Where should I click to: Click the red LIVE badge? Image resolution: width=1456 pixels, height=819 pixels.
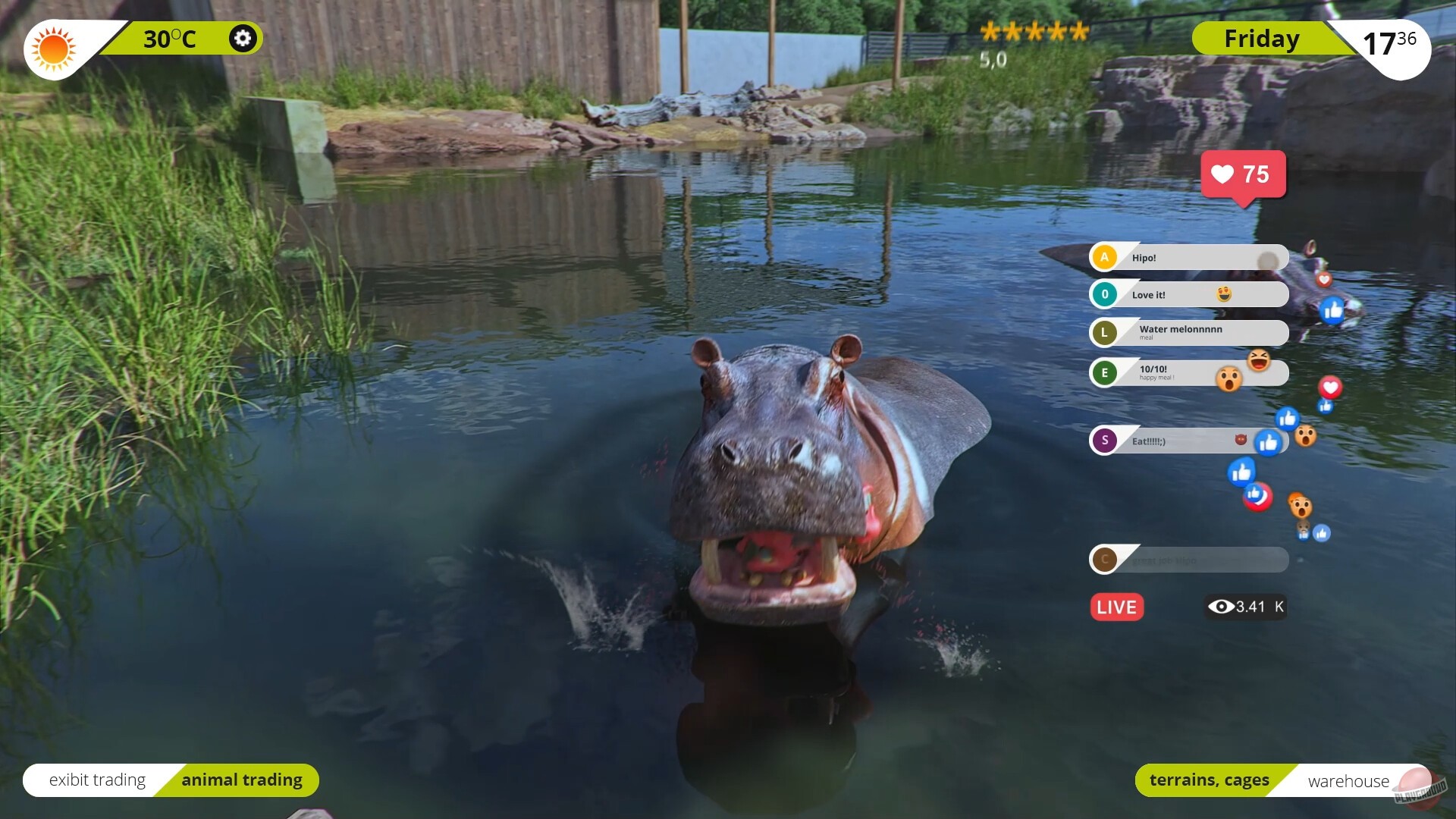click(x=1116, y=607)
